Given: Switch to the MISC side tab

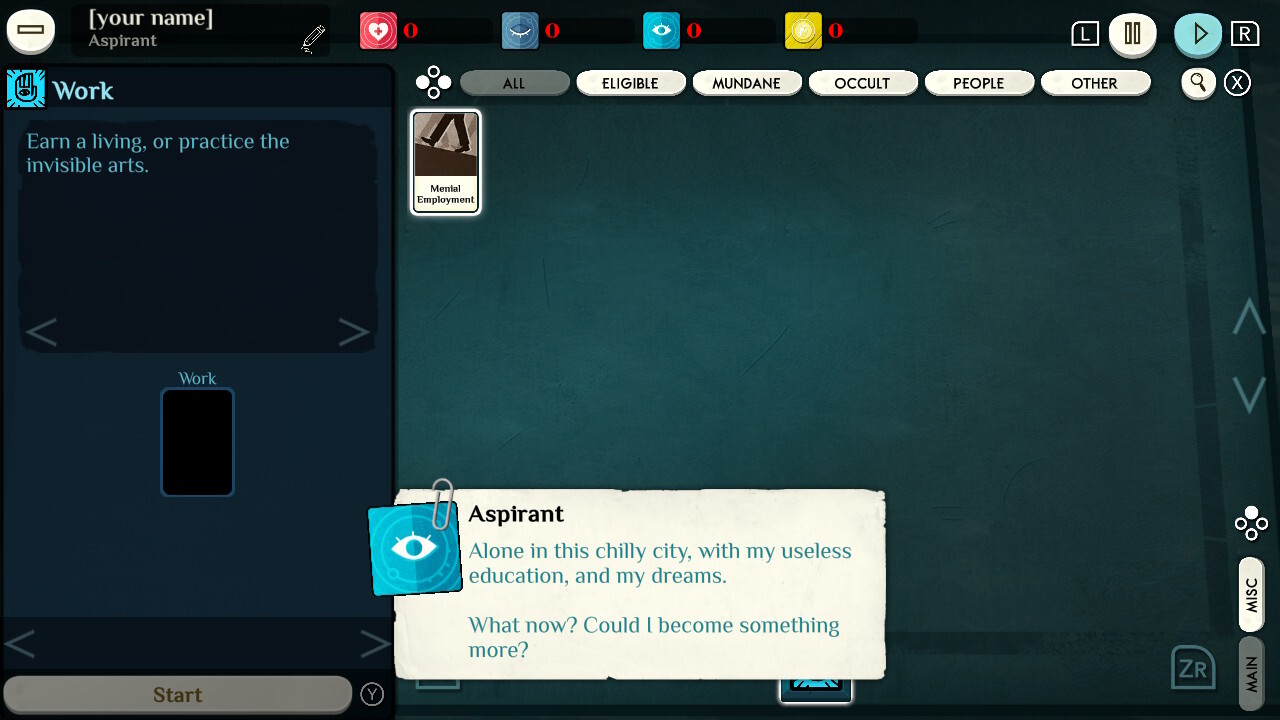Looking at the screenshot, I should (x=1251, y=595).
